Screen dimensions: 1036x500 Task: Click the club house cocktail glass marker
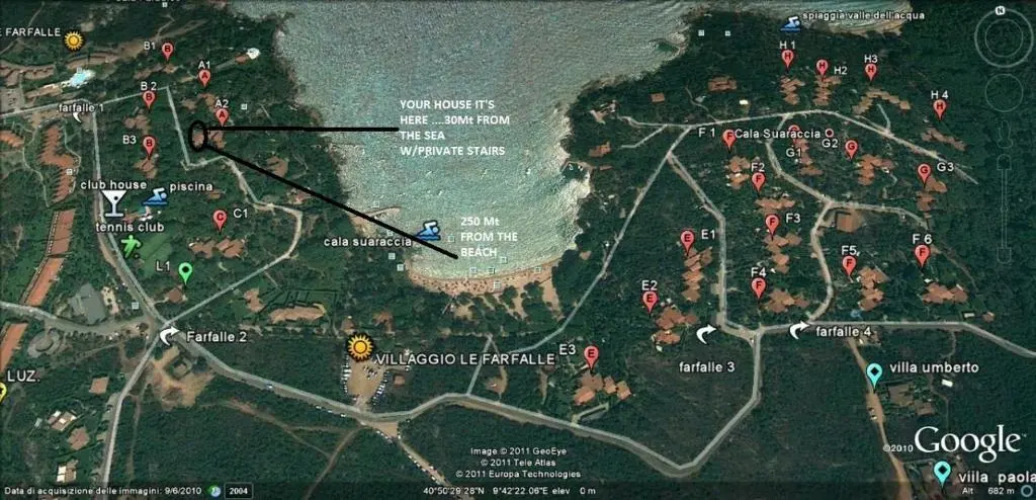tap(111, 202)
